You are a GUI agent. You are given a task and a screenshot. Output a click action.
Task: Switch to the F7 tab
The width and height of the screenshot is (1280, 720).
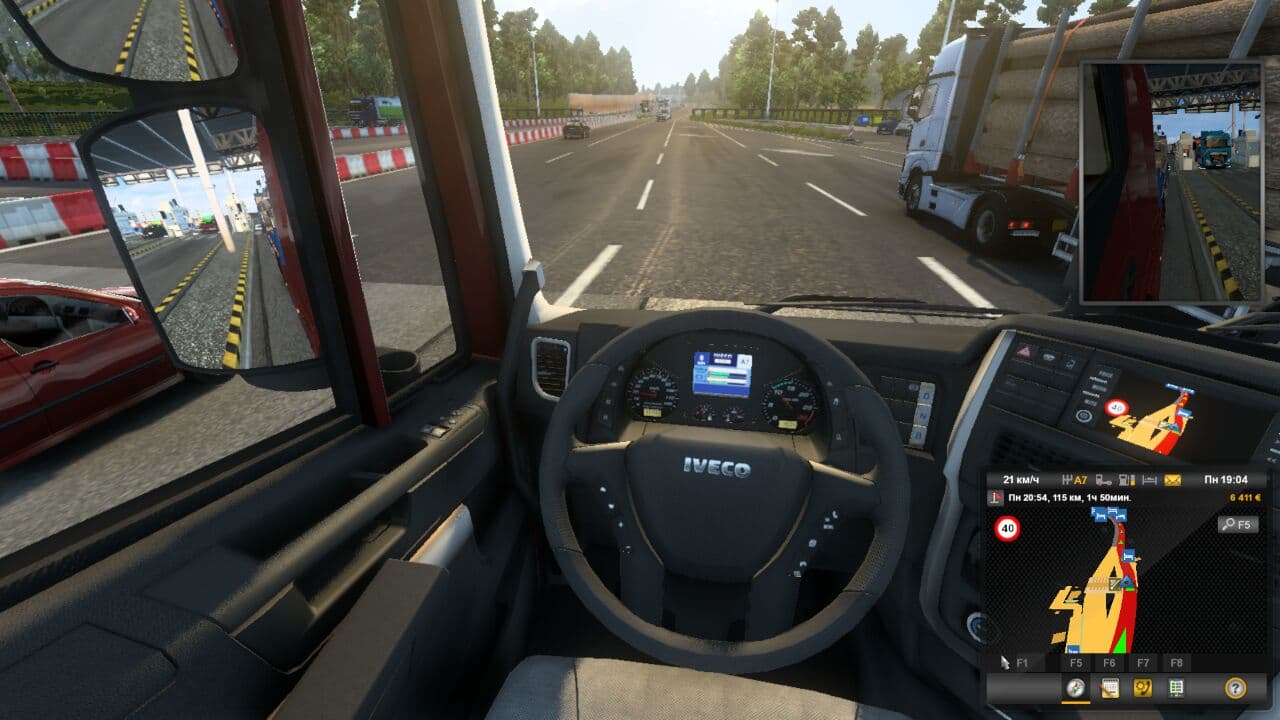1141,662
